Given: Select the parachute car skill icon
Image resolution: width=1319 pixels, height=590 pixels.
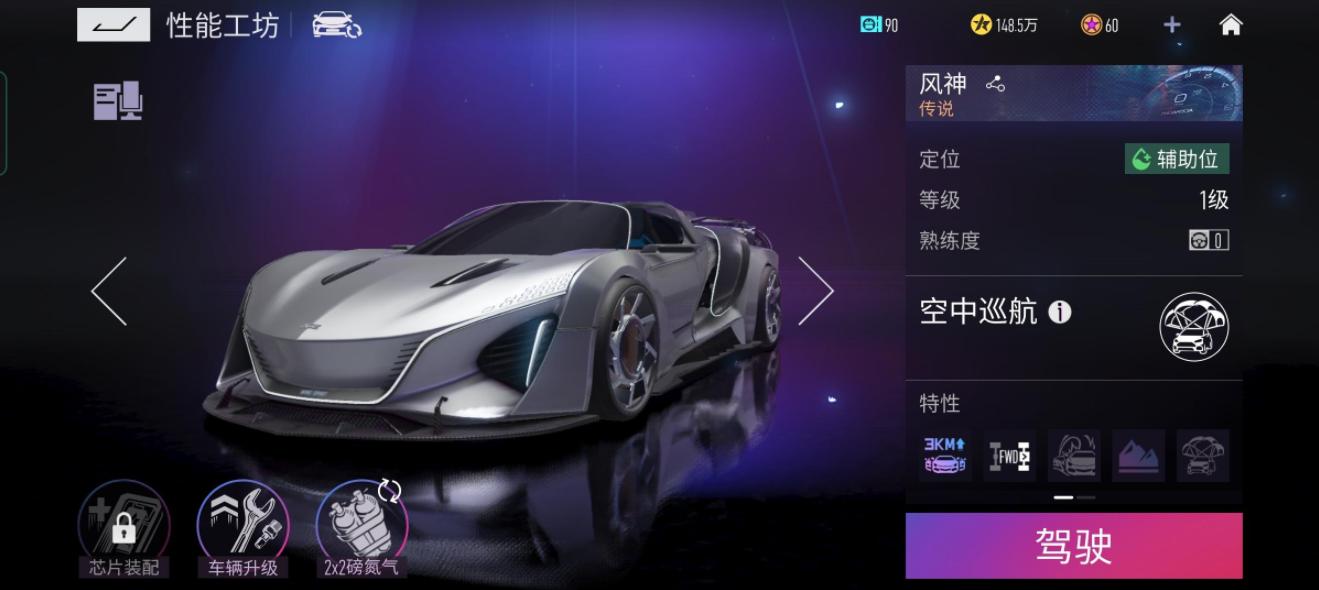Looking at the screenshot, I should point(1194,327).
